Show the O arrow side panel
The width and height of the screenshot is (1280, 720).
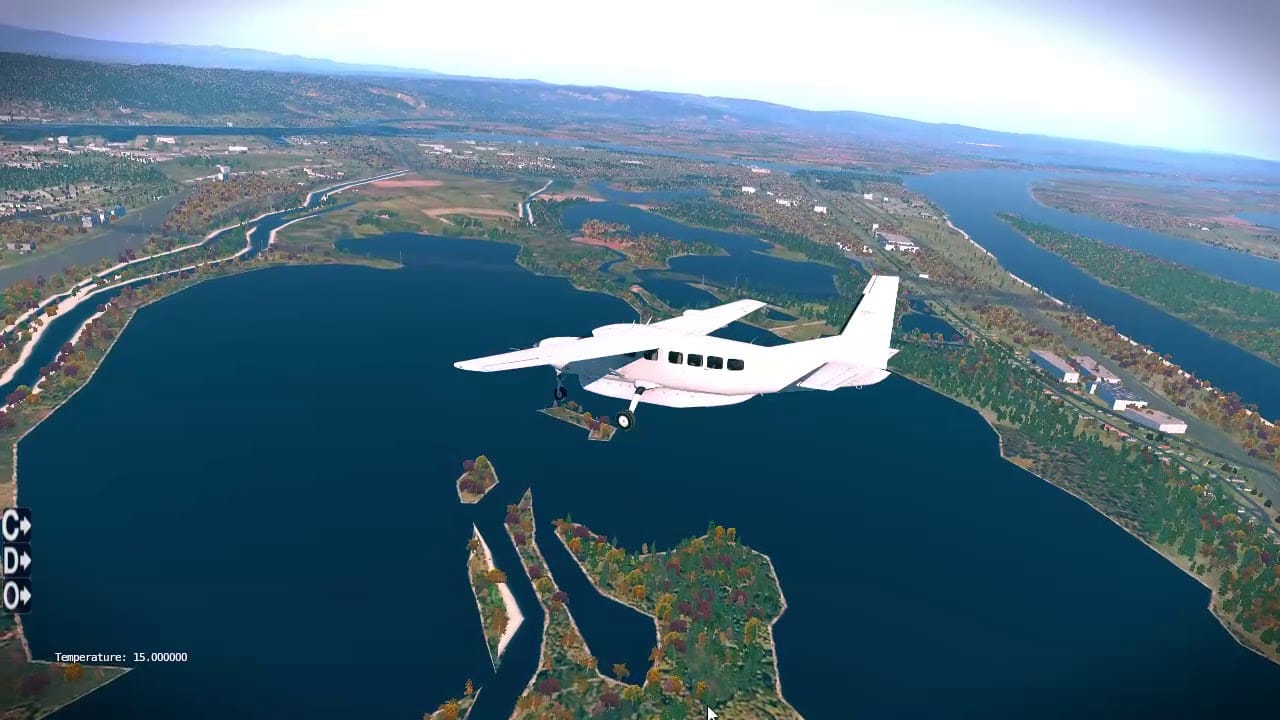[x=16, y=596]
